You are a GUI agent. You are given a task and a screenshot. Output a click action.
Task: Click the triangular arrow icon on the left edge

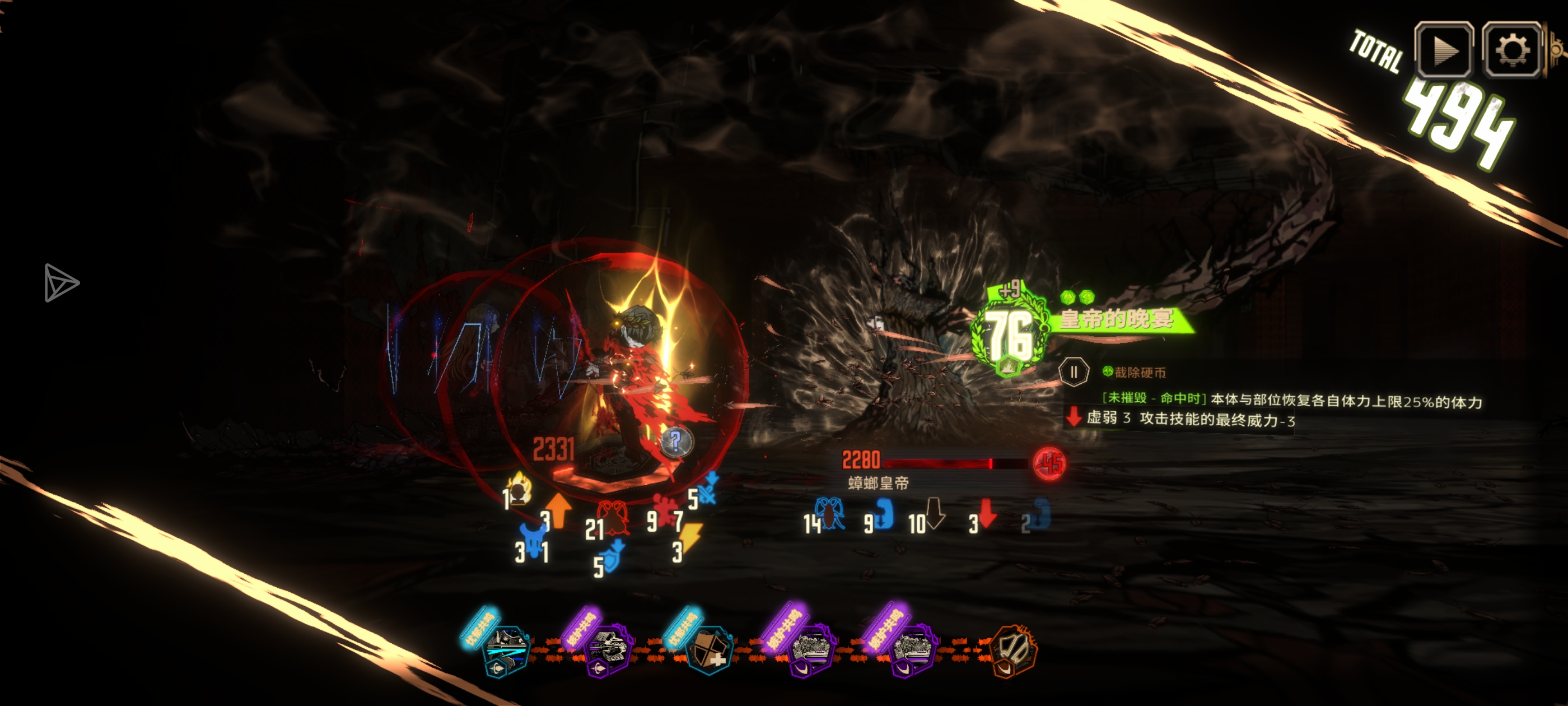[x=60, y=282]
